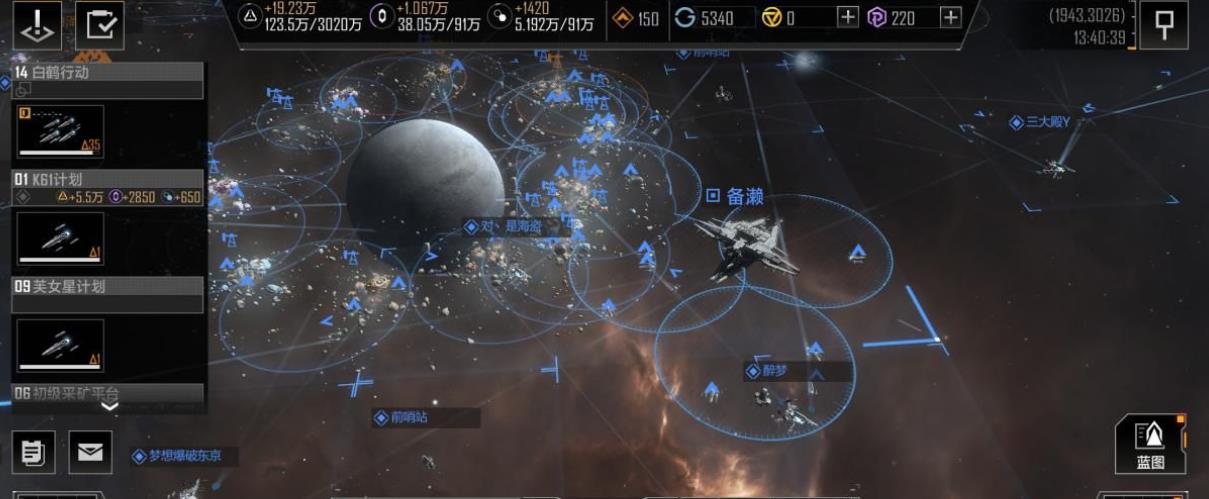The image size is (1209, 499).
Task: Add more purple currency with plus button
Action: (x=951, y=17)
